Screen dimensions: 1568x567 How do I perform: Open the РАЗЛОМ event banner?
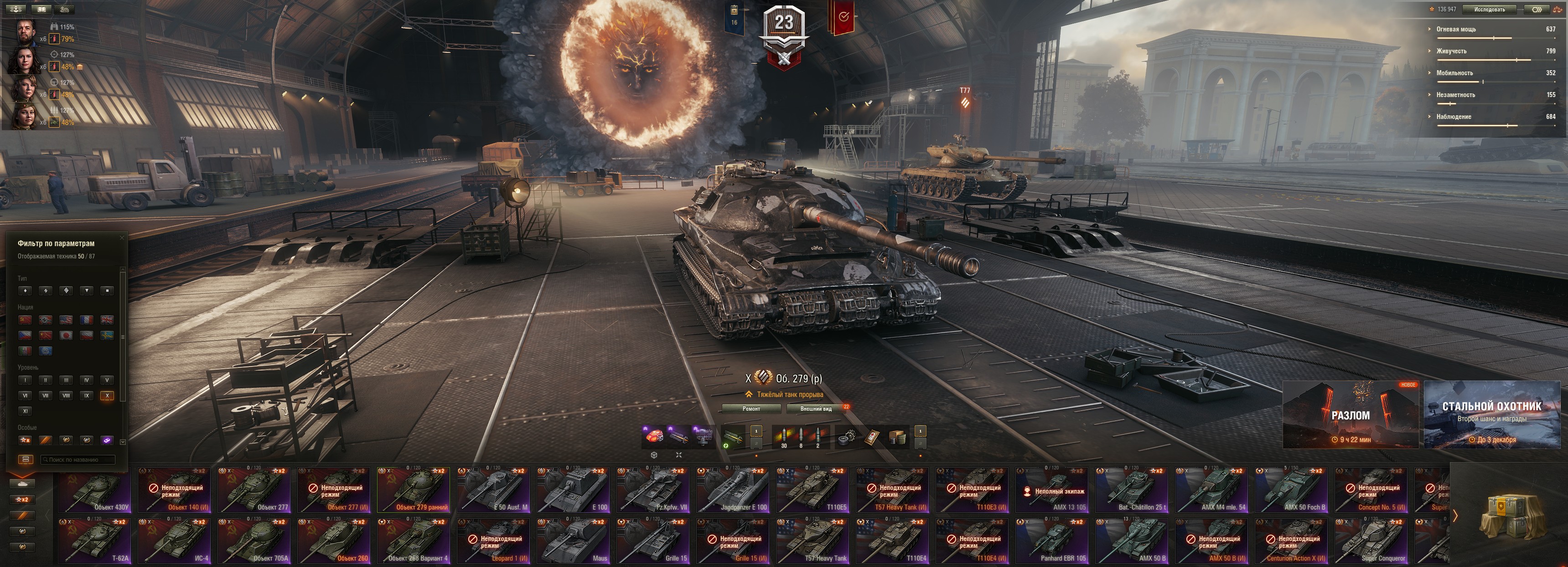click(x=1350, y=415)
